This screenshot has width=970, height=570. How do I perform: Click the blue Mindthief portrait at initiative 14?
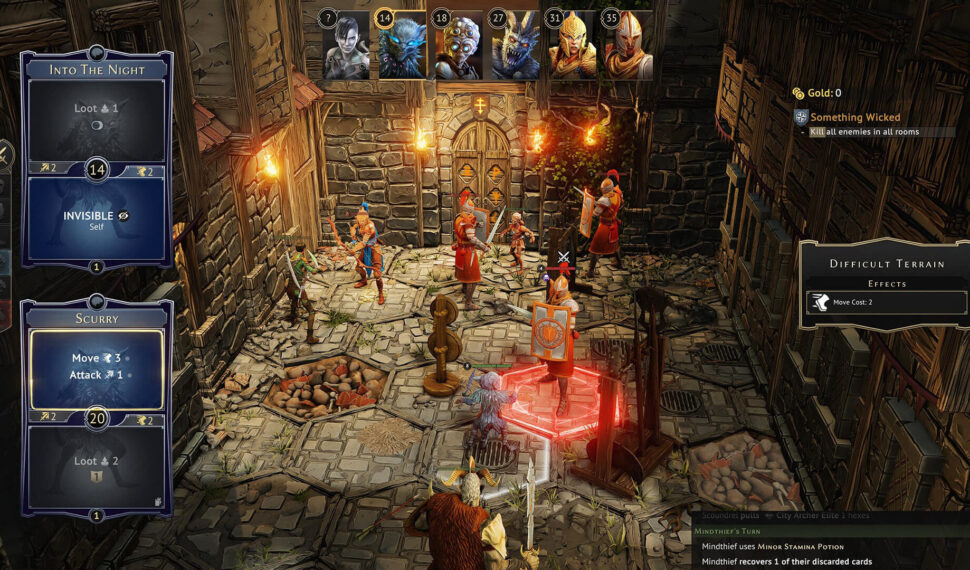402,47
